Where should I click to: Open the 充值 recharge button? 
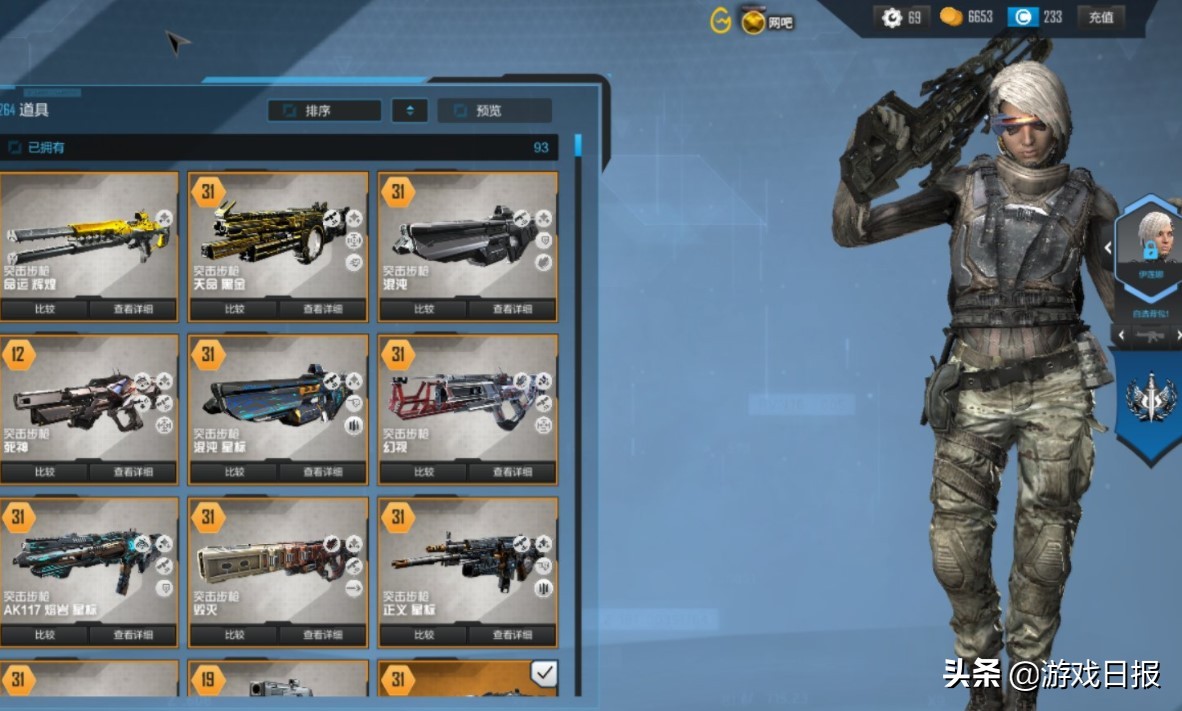(x=1101, y=17)
